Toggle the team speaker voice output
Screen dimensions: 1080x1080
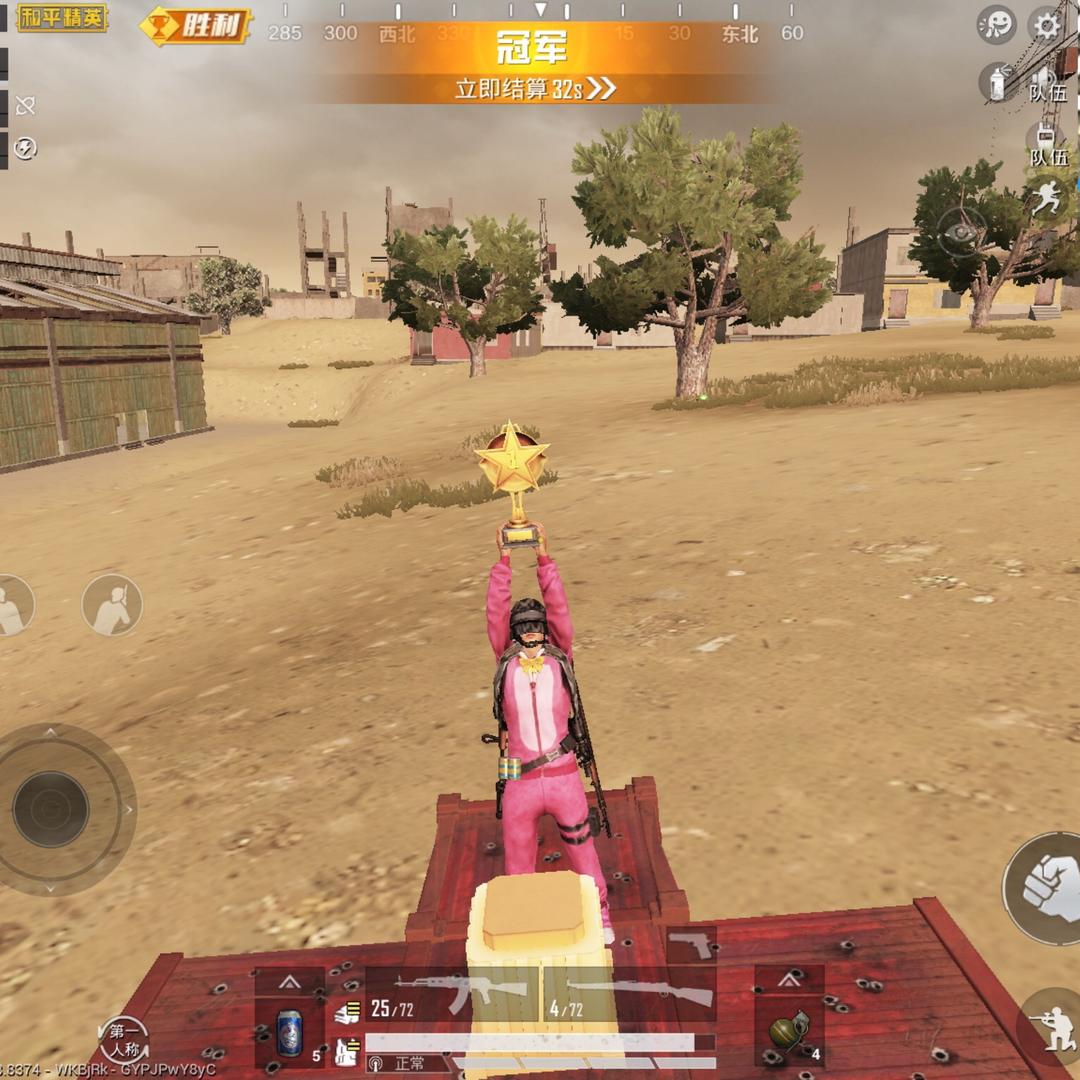[x=1046, y=79]
